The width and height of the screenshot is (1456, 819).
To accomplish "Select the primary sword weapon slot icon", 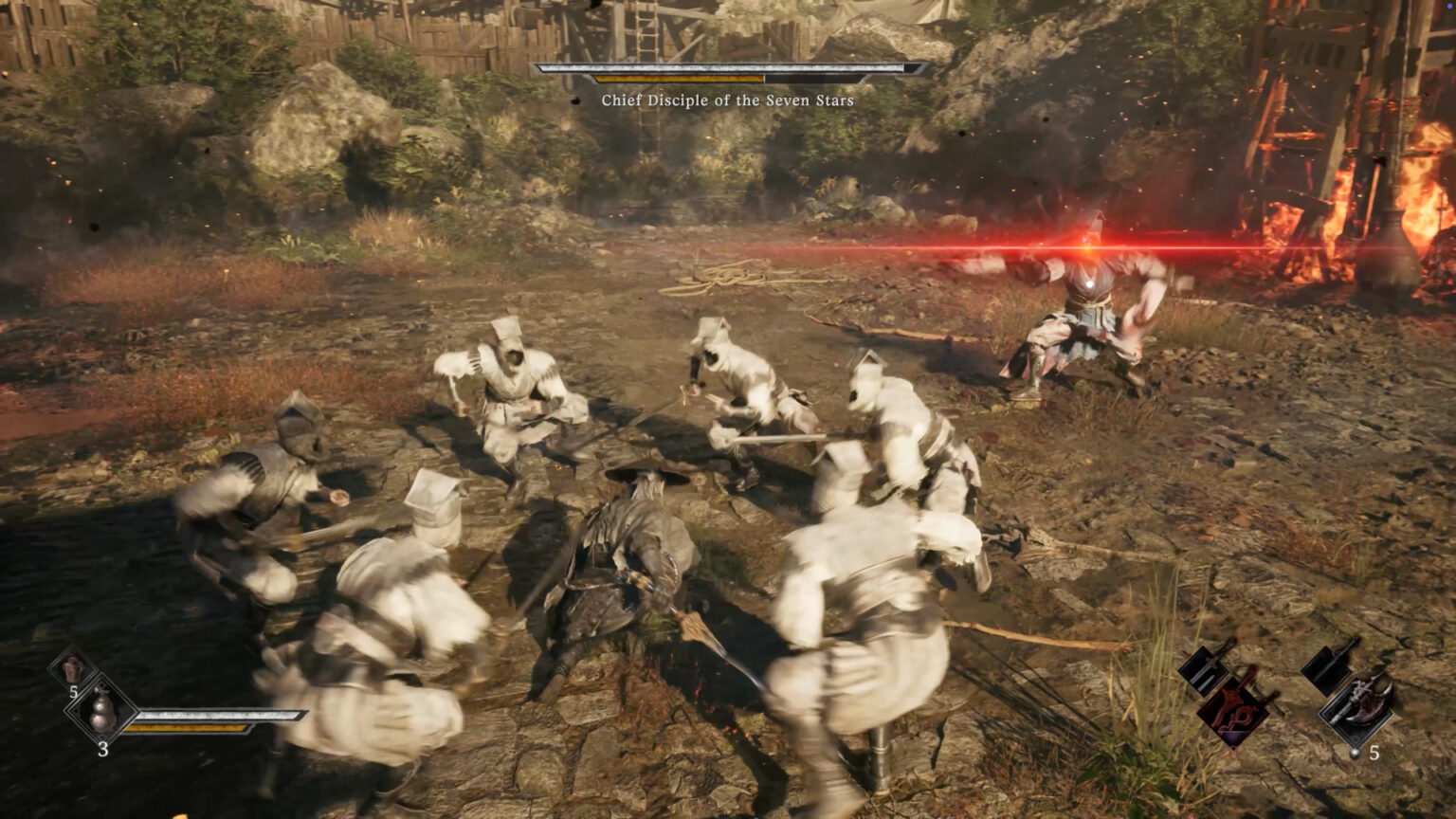I will 1204,668.
